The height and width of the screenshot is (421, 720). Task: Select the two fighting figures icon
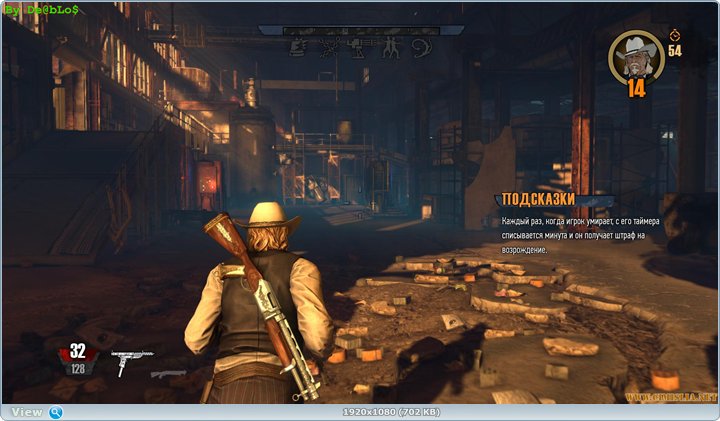point(393,46)
